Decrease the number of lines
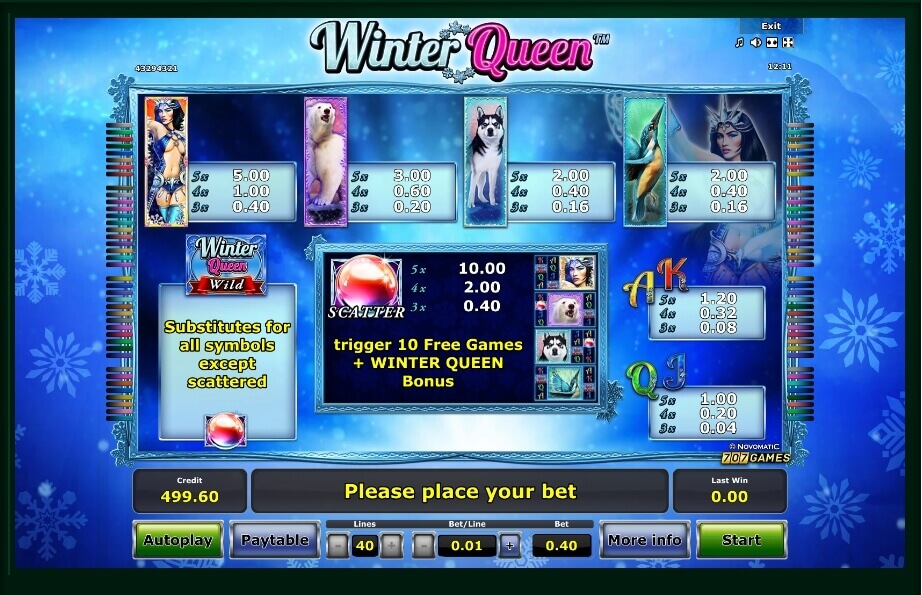The height and width of the screenshot is (595, 922). pos(338,546)
